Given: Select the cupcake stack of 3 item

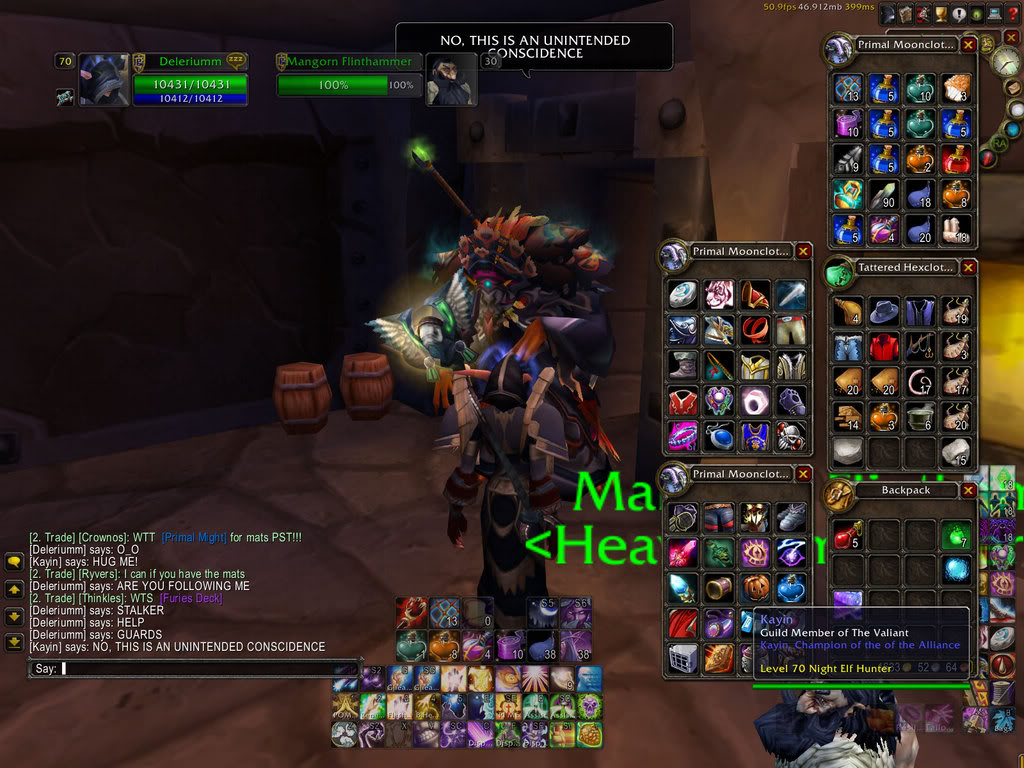Looking at the screenshot, I should (x=956, y=88).
